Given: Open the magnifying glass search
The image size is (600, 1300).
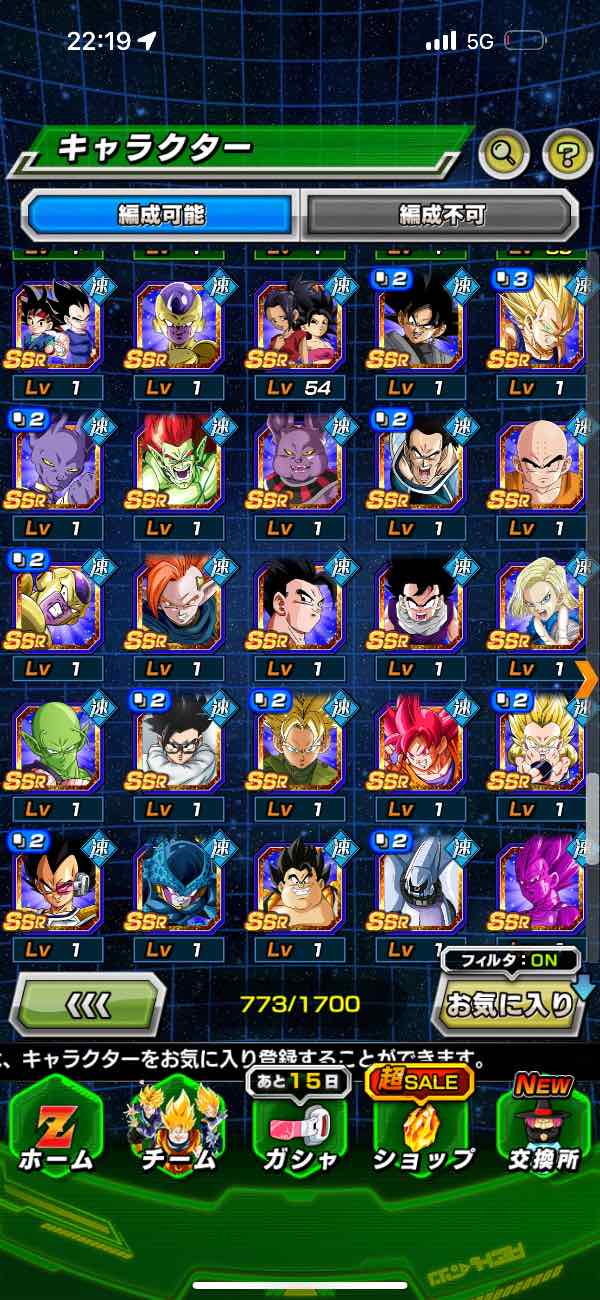Looking at the screenshot, I should (x=505, y=153).
